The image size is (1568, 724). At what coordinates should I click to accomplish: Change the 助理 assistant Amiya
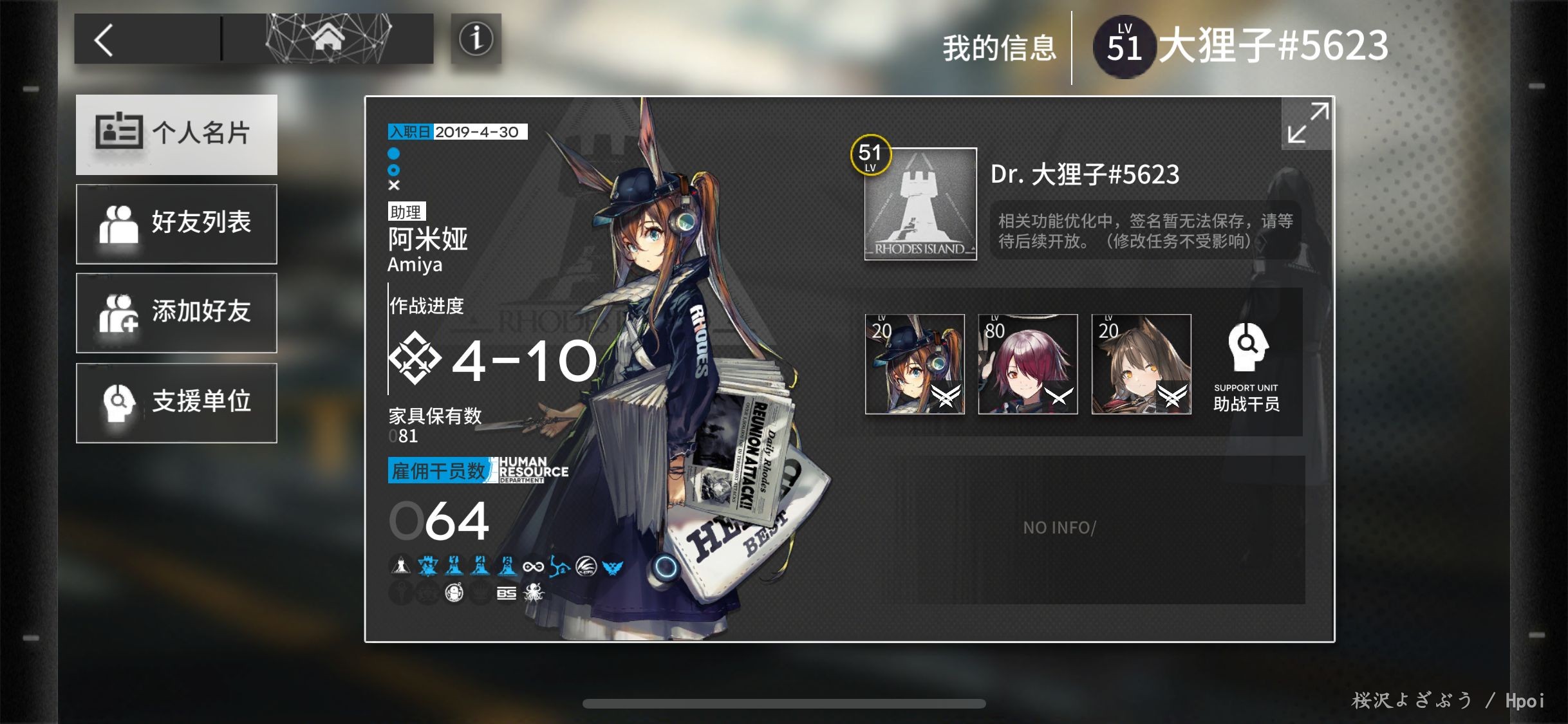pos(427,239)
